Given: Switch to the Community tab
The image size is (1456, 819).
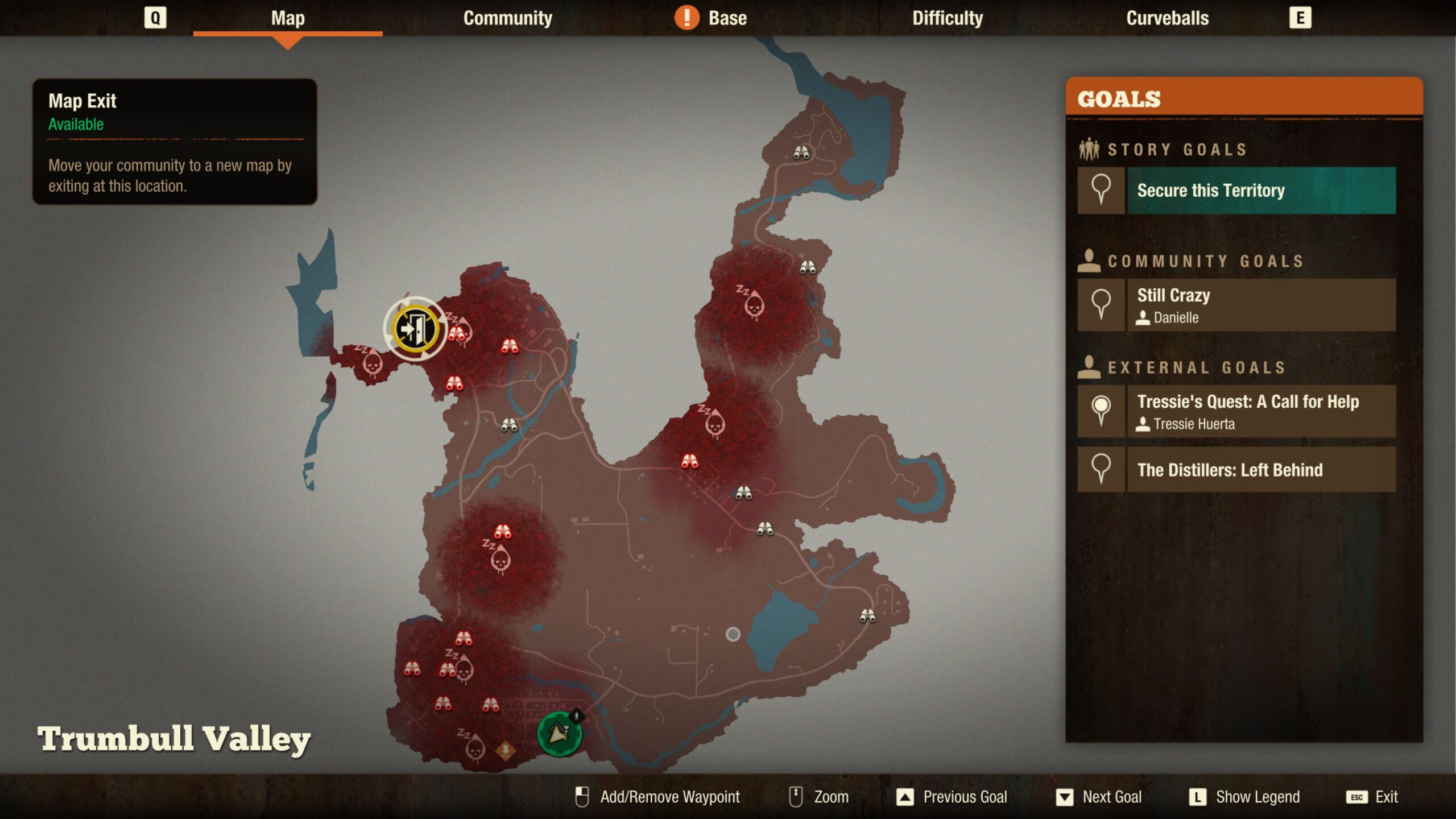Looking at the screenshot, I should pos(507,18).
